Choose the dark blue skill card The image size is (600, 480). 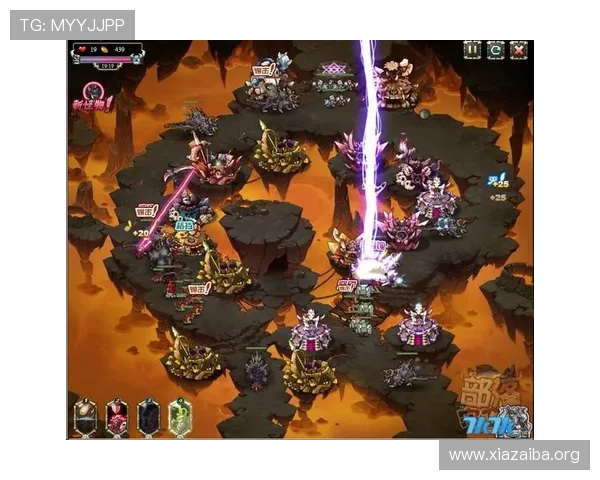tap(148, 417)
